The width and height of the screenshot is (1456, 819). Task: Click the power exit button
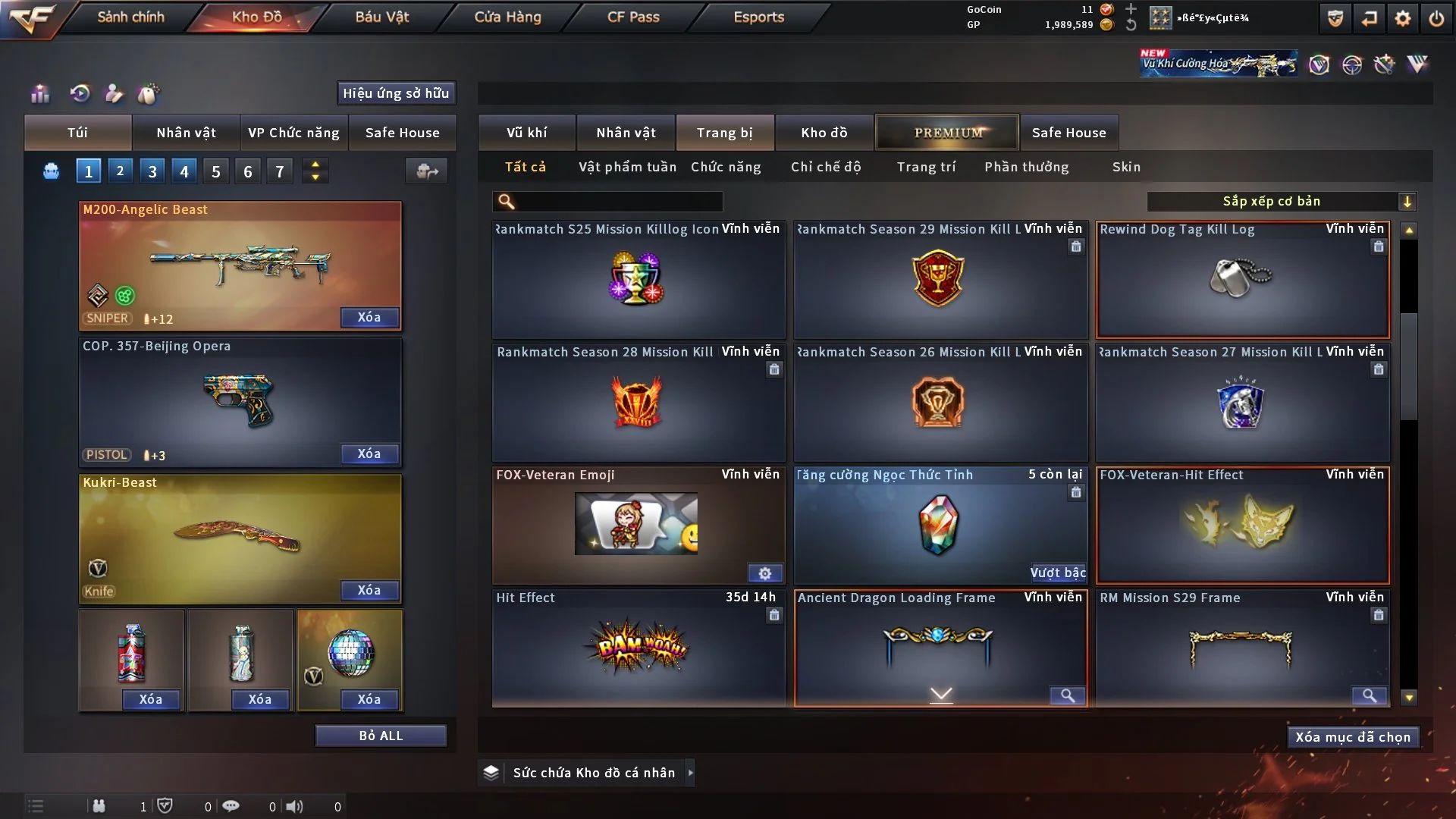(1436, 18)
